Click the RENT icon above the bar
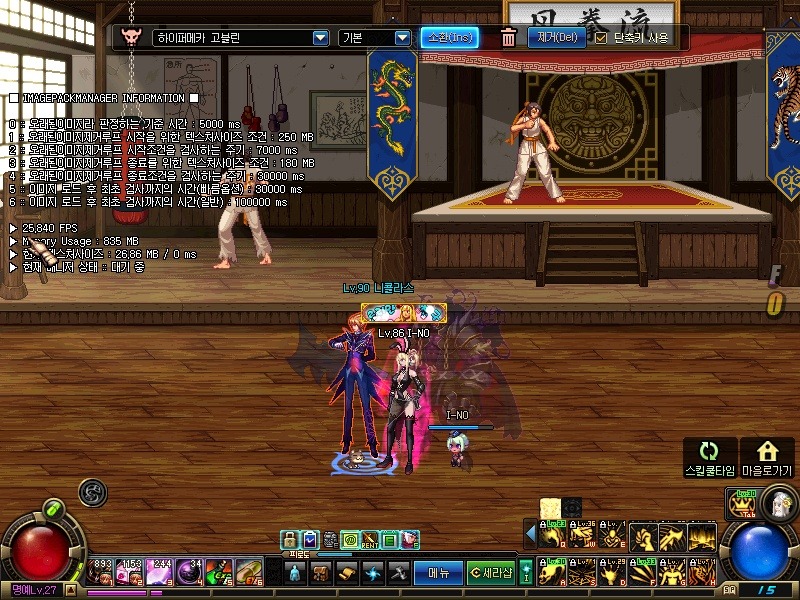Image resolution: width=800 pixels, height=600 pixels. click(x=369, y=541)
